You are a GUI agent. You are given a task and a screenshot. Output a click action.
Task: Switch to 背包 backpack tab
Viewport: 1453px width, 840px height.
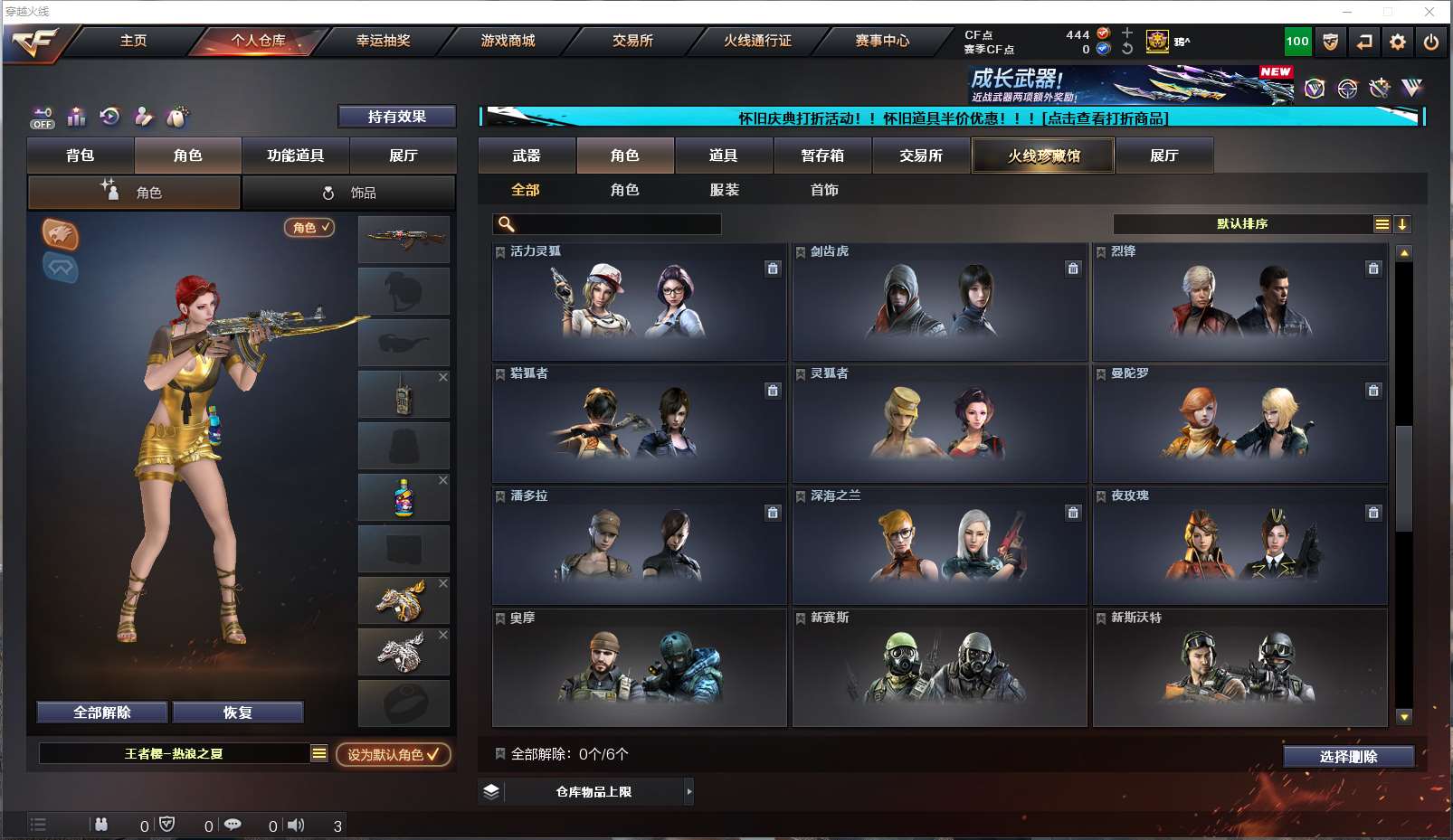(x=81, y=156)
